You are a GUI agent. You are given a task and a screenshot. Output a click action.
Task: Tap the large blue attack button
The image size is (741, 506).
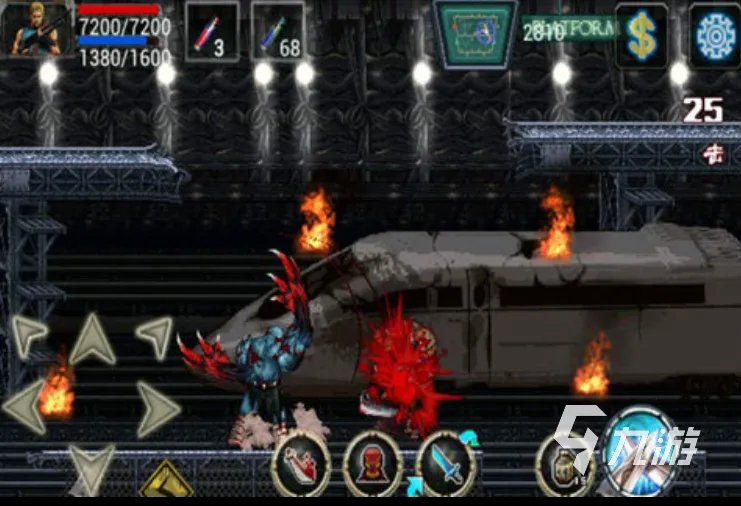point(641,450)
